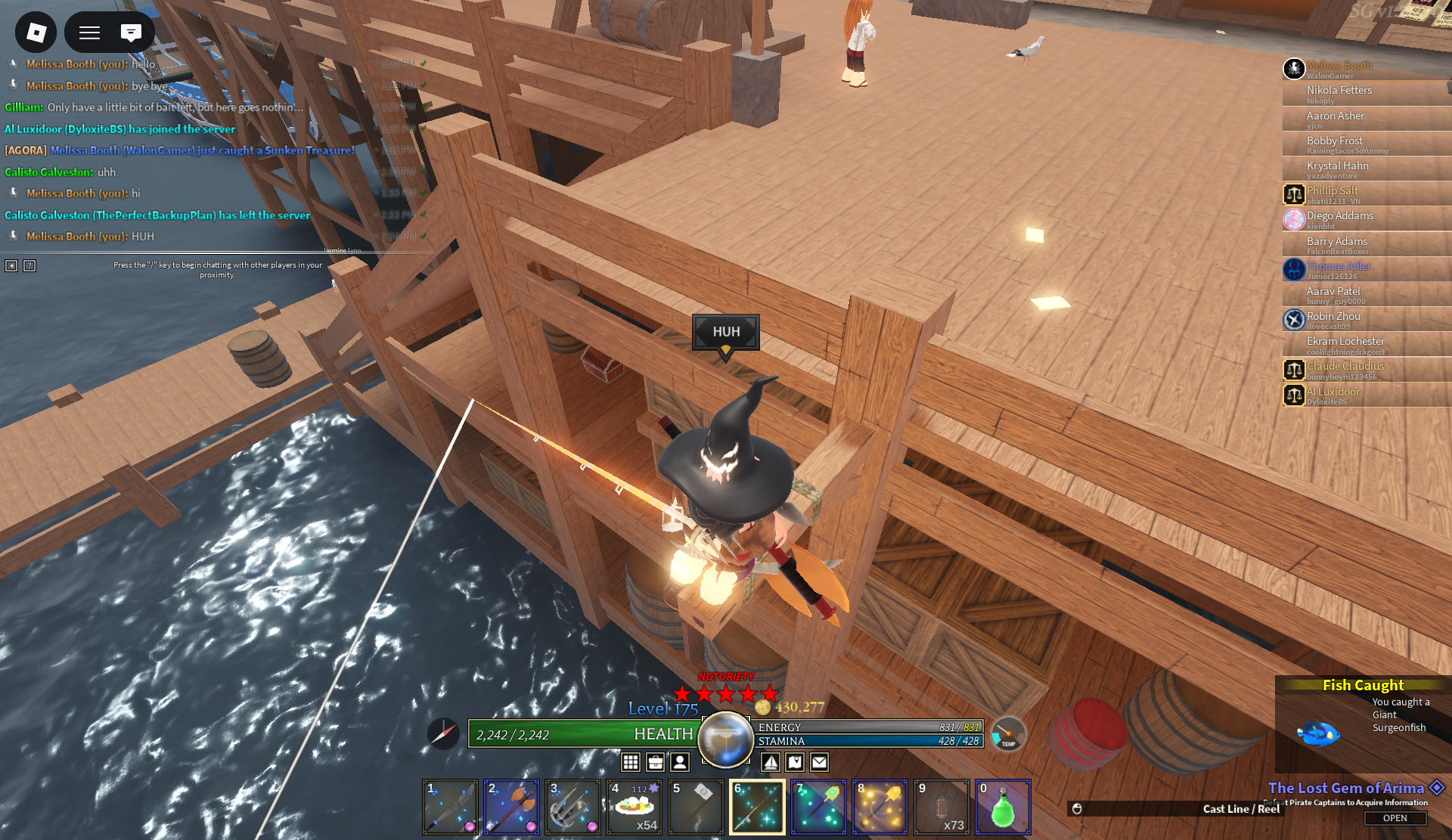The height and width of the screenshot is (840, 1452).
Task: Open the sailboat icon menu
Action: click(x=771, y=762)
